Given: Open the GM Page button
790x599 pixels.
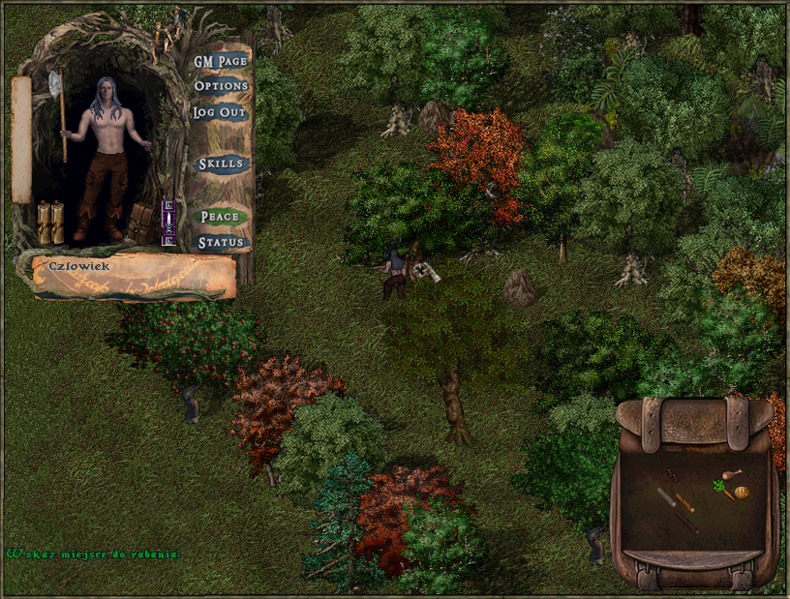Looking at the screenshot, I should tap(220, 61).
